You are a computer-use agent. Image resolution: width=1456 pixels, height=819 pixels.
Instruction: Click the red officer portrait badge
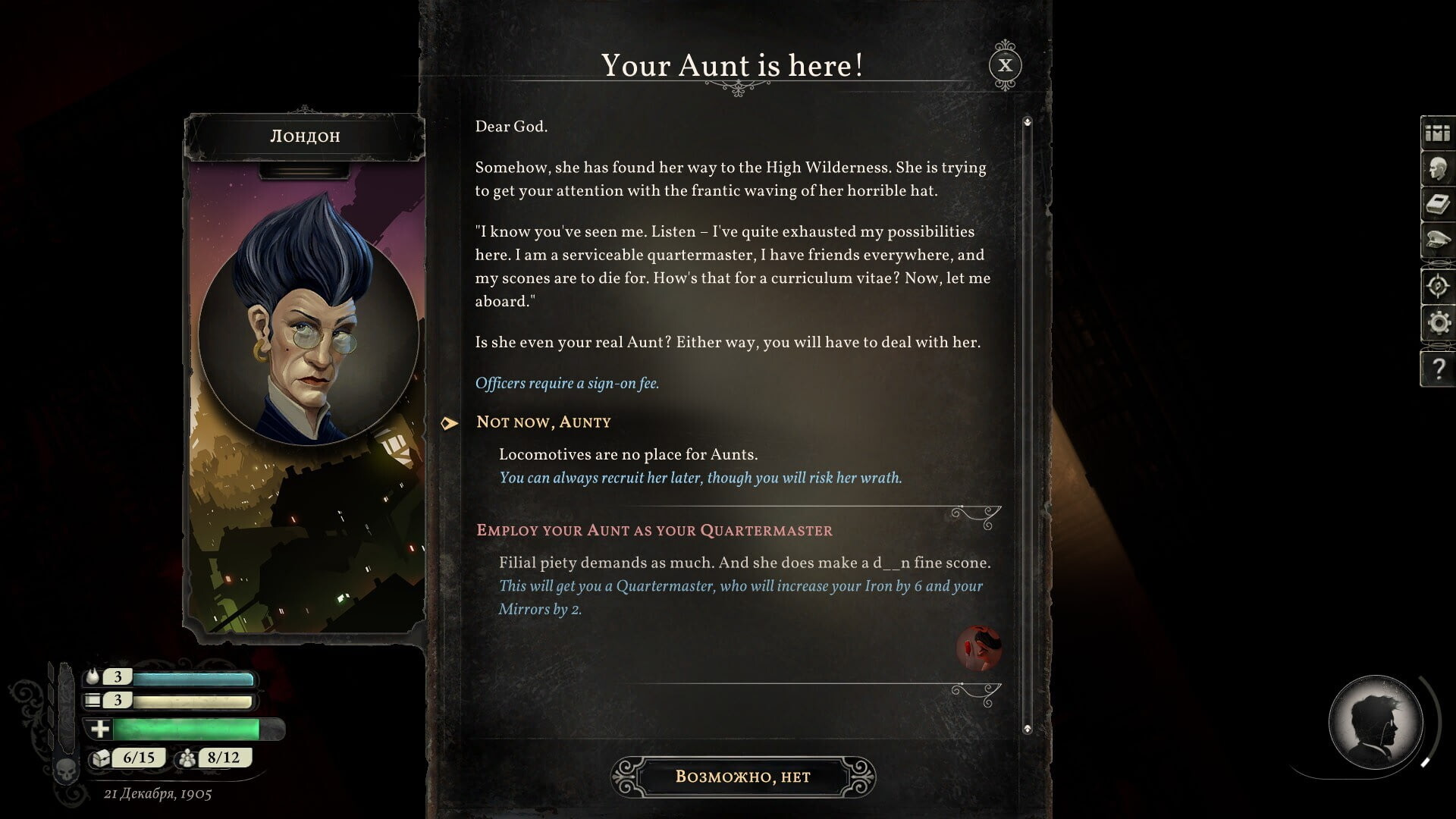[x=978, y=648]
